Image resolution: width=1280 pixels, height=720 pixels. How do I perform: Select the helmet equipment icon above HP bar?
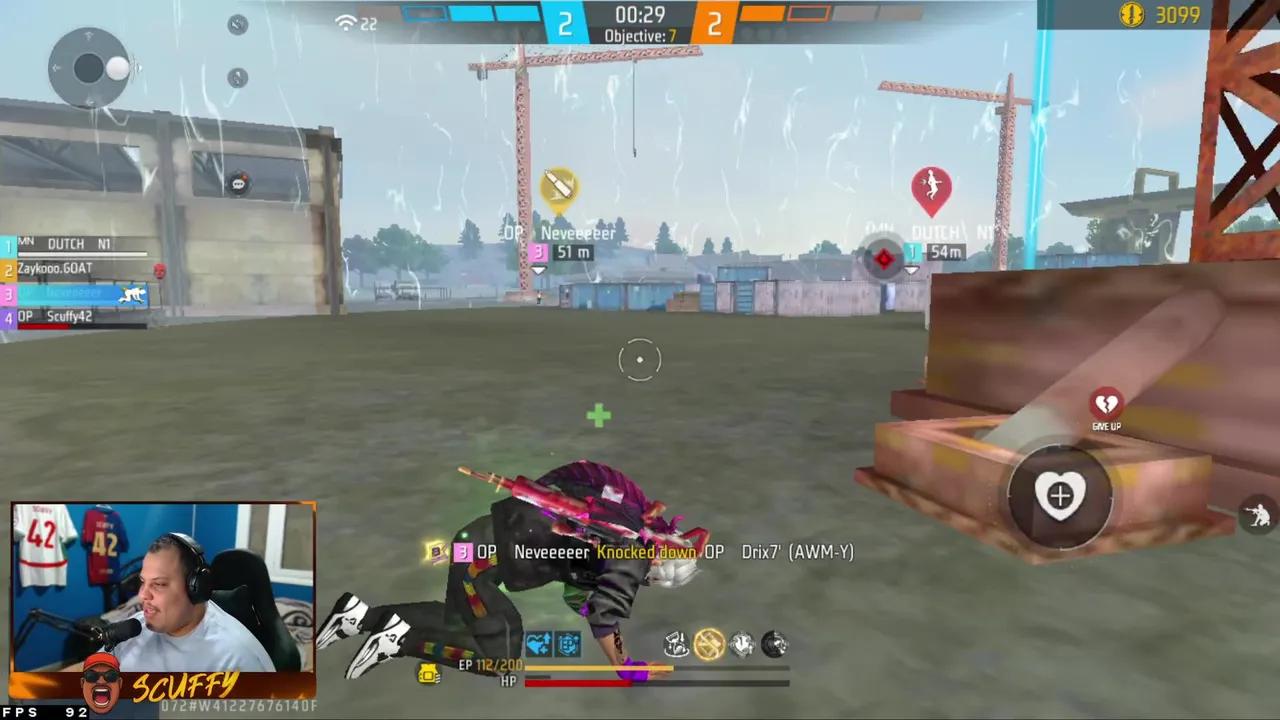(x=742, y=645)
